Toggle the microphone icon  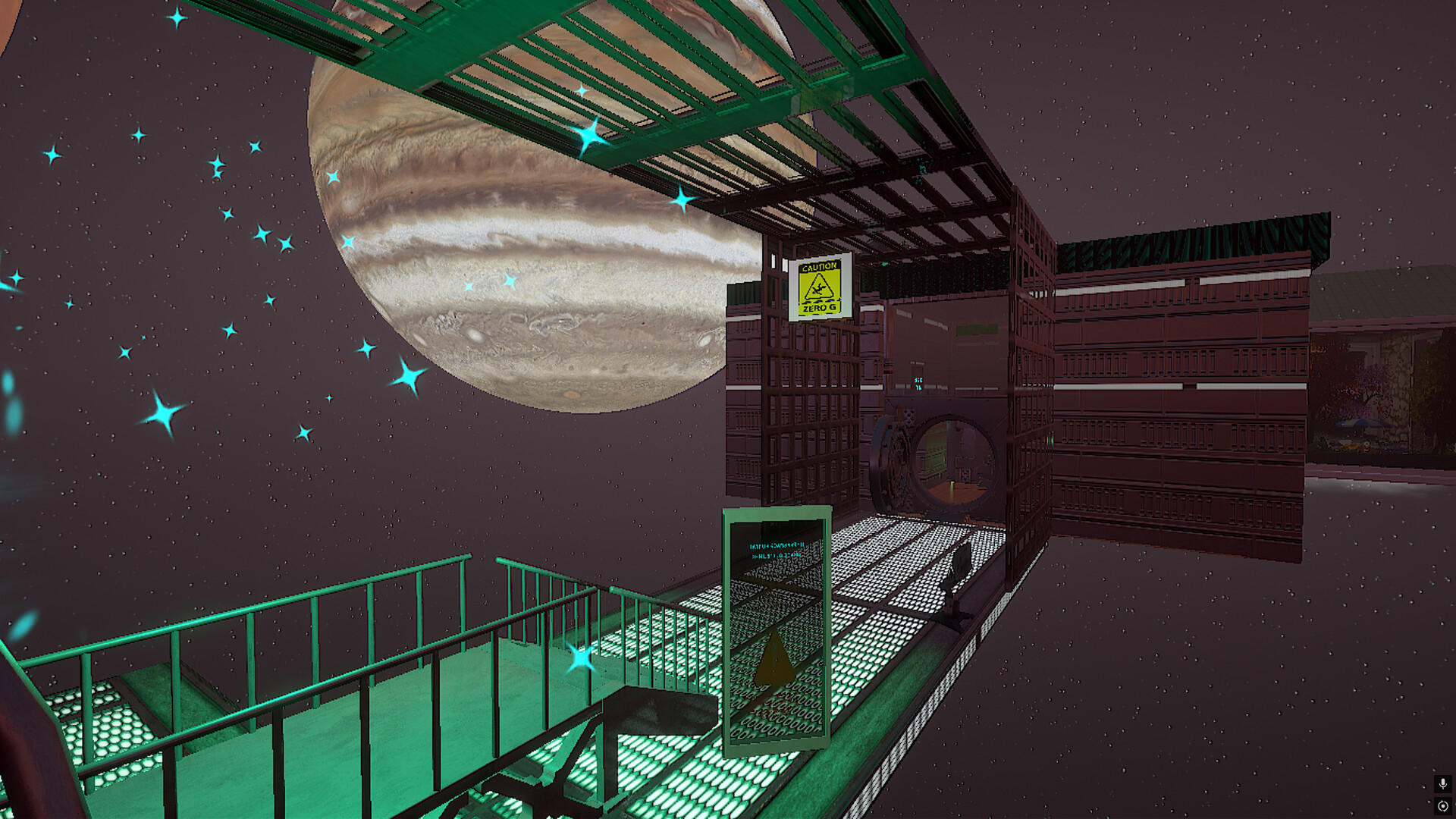[x=1442, y=784]
